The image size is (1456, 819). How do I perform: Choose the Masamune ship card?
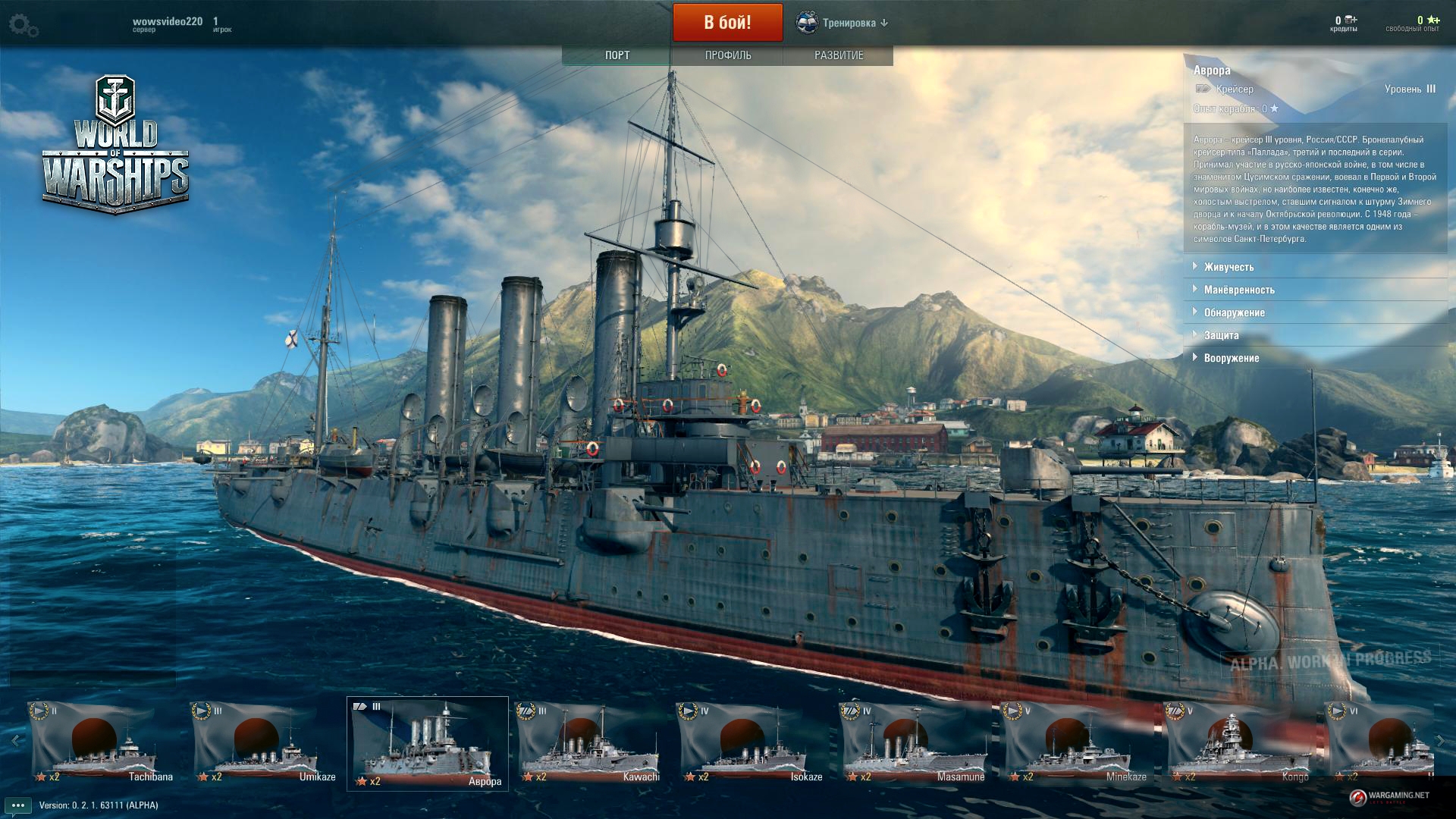914,743
